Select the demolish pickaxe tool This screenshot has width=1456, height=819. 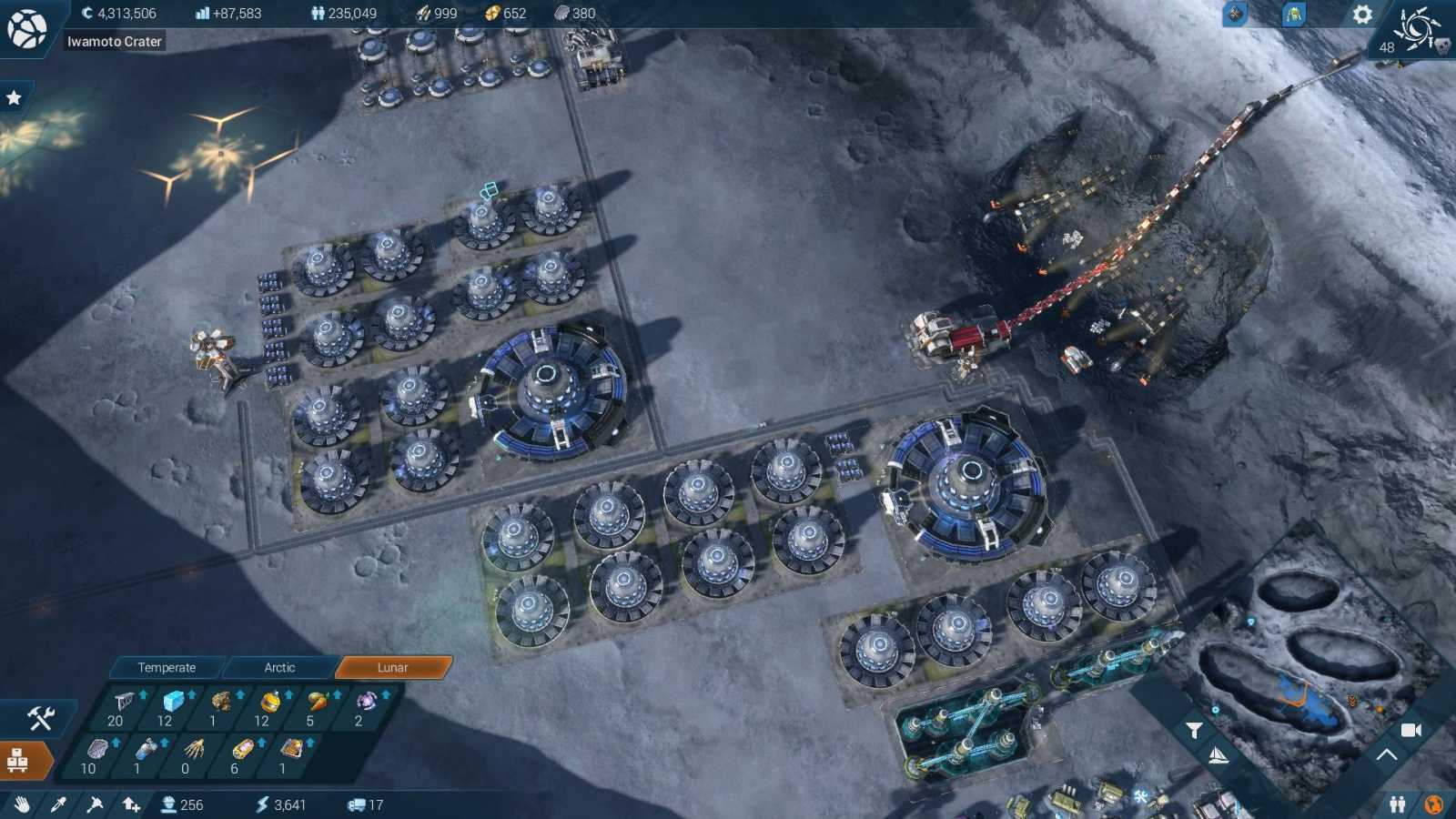(x=95, y=804)
